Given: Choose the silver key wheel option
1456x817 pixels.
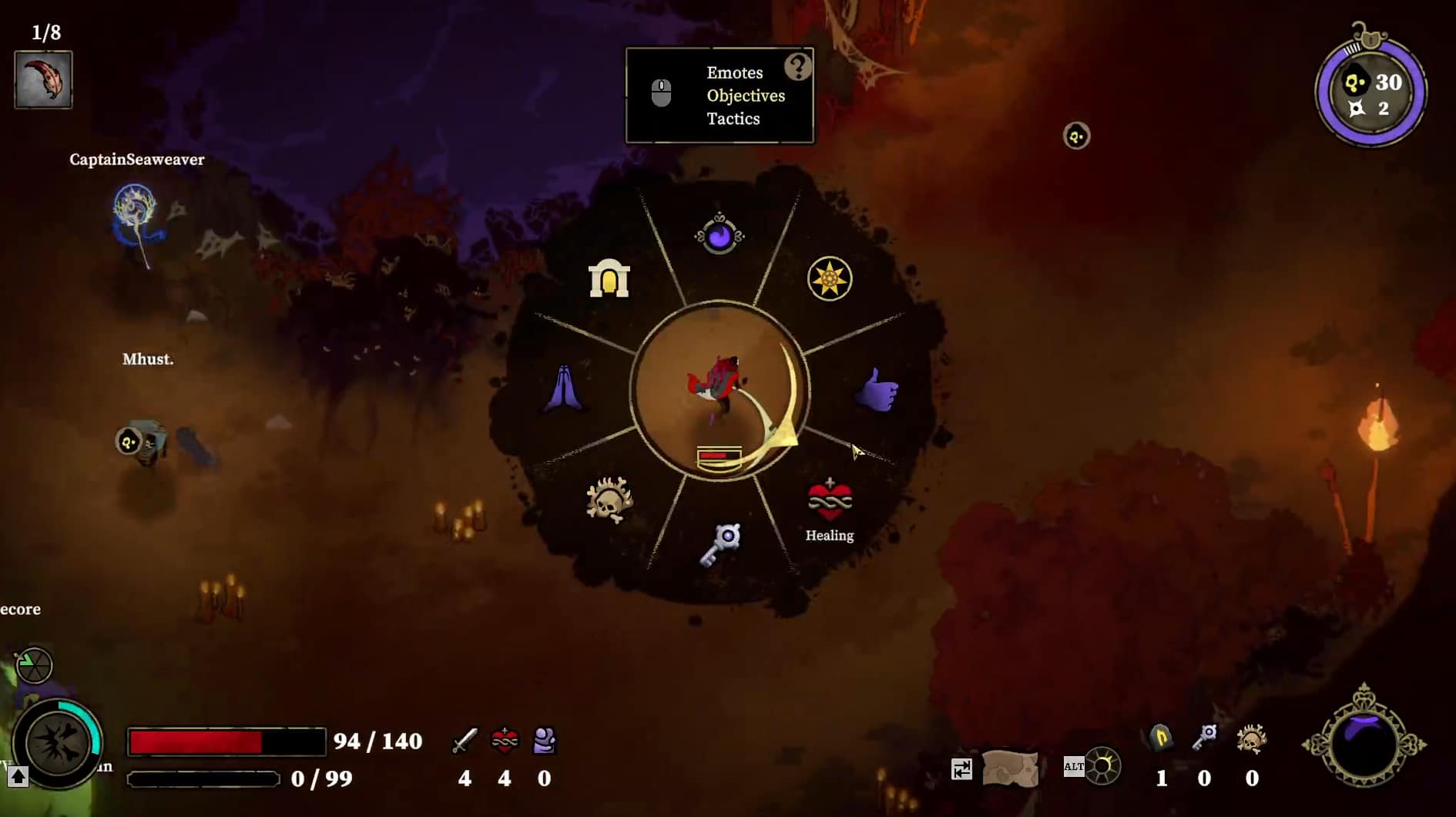Looking at the screenshot, I should click(x=720, y=543).
